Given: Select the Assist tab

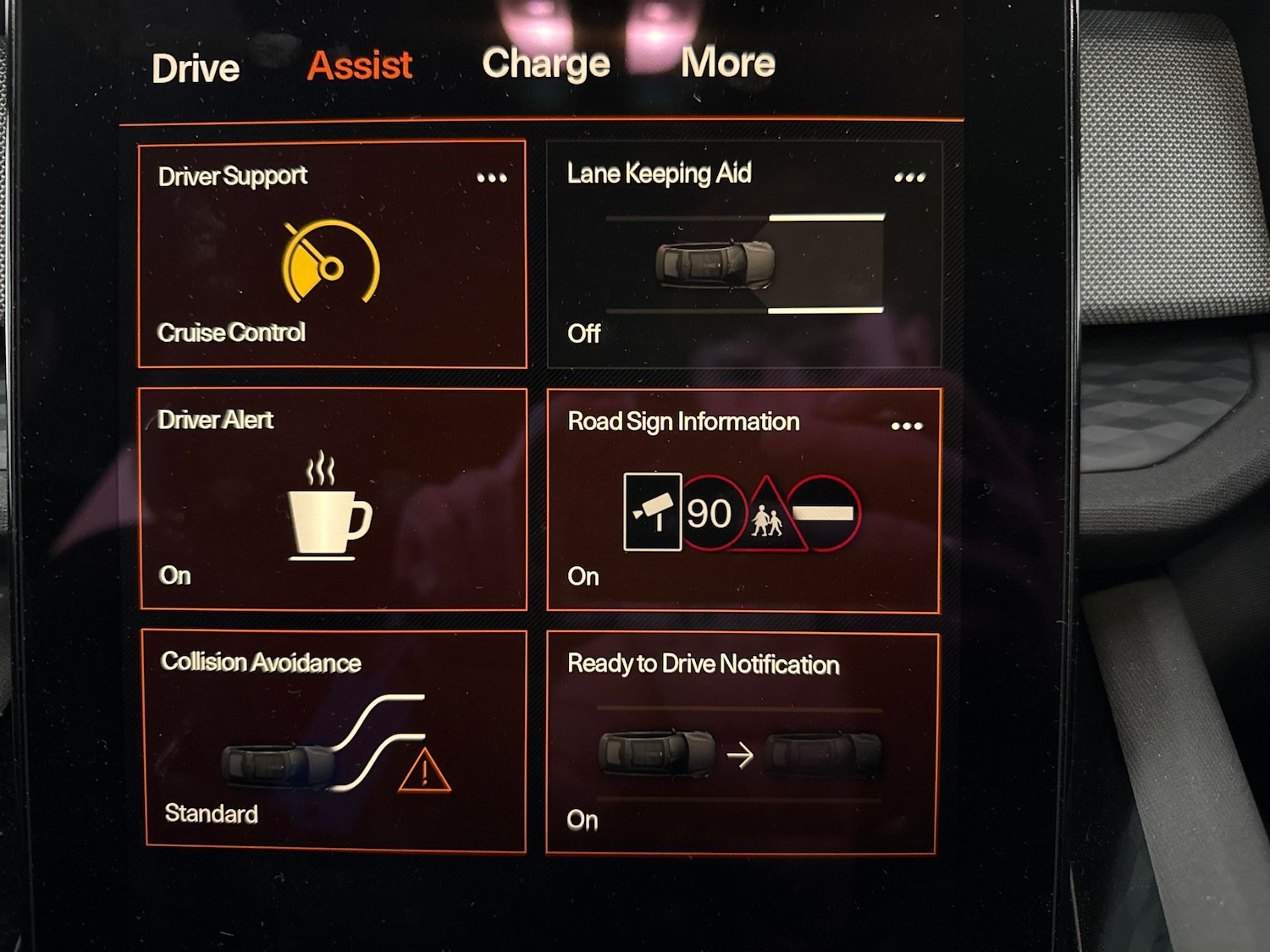Looking at the screenshot, I should [x=360, y=66].
